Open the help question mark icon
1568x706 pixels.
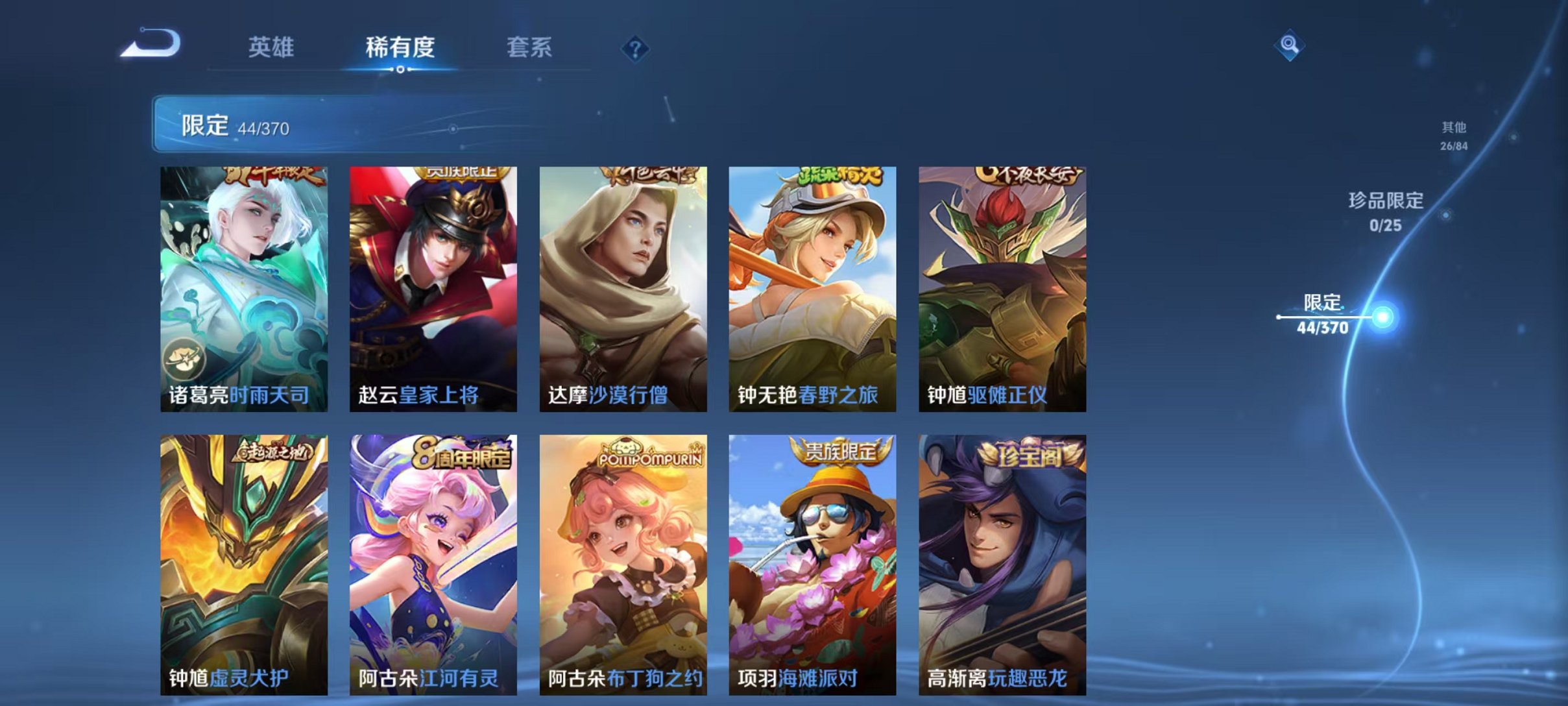click(637, 49)
